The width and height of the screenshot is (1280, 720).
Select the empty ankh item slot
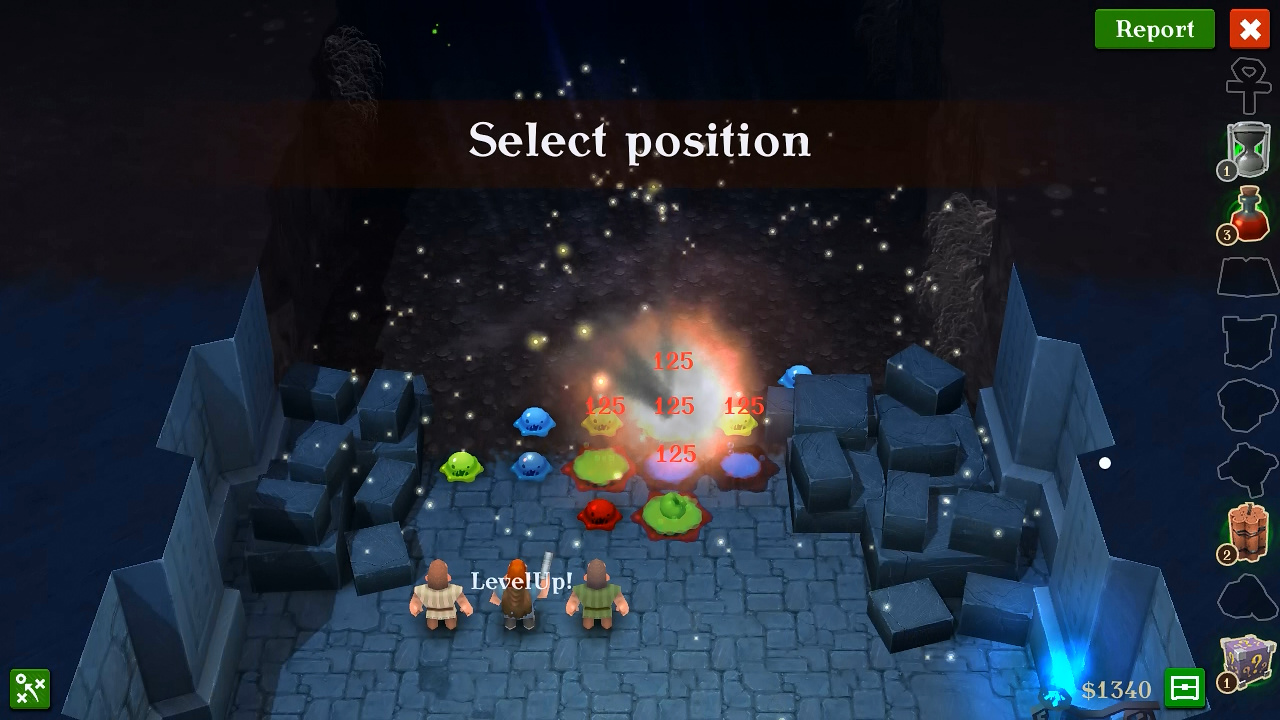(1248, 86)
